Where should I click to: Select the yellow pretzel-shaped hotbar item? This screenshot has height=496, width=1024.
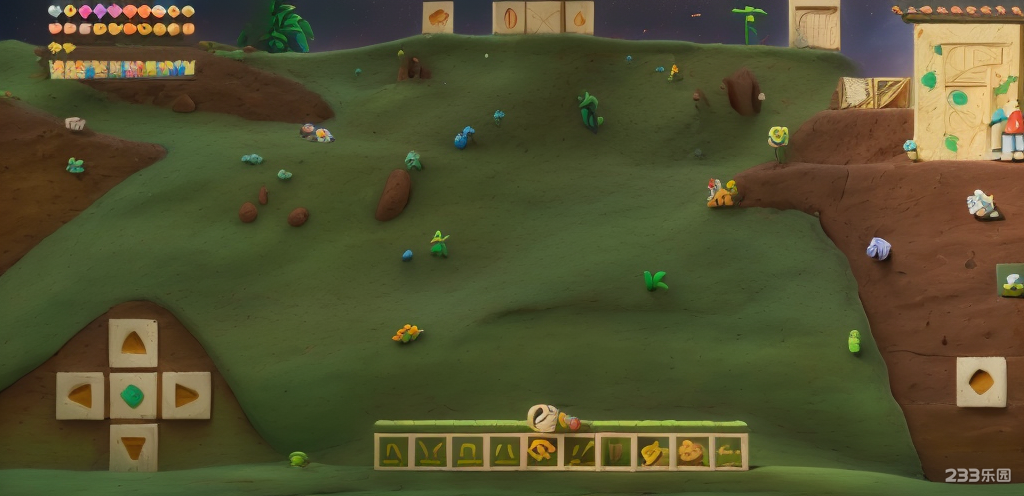click(542, 451)
